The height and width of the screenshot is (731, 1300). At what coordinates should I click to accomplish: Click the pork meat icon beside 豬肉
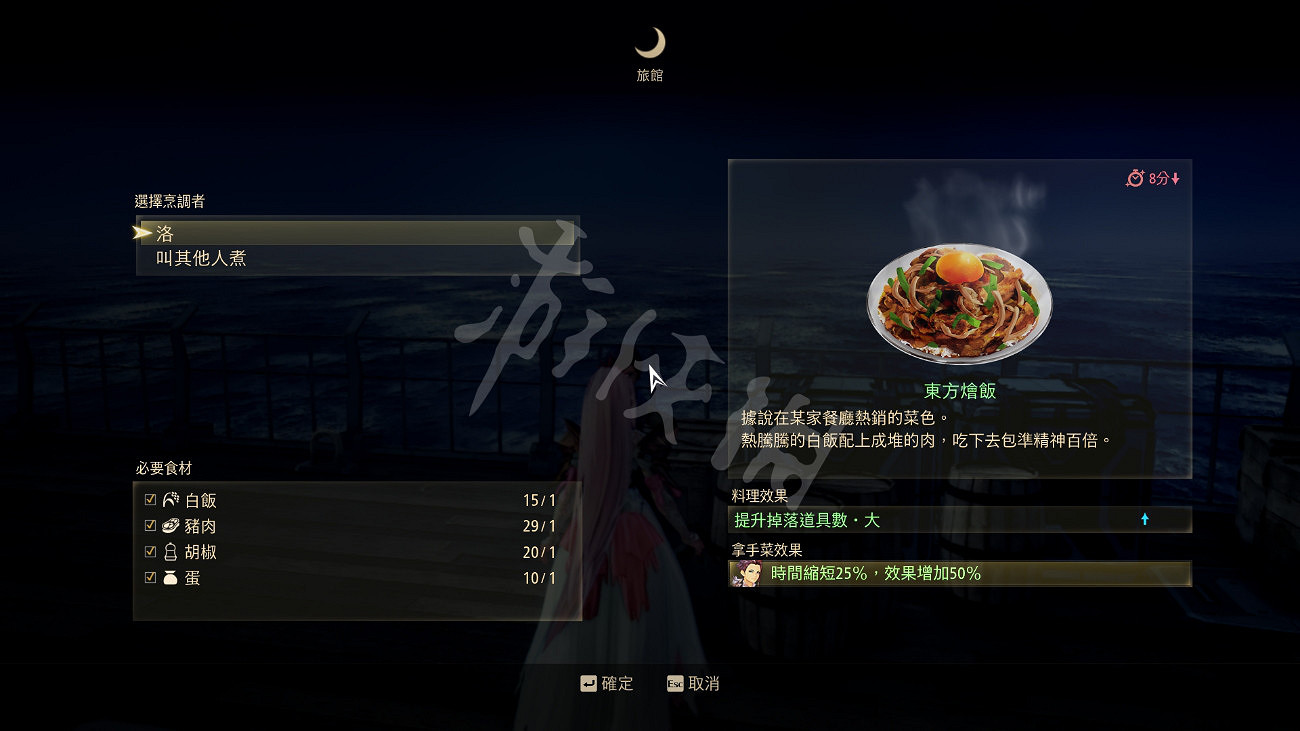[170, 526]
